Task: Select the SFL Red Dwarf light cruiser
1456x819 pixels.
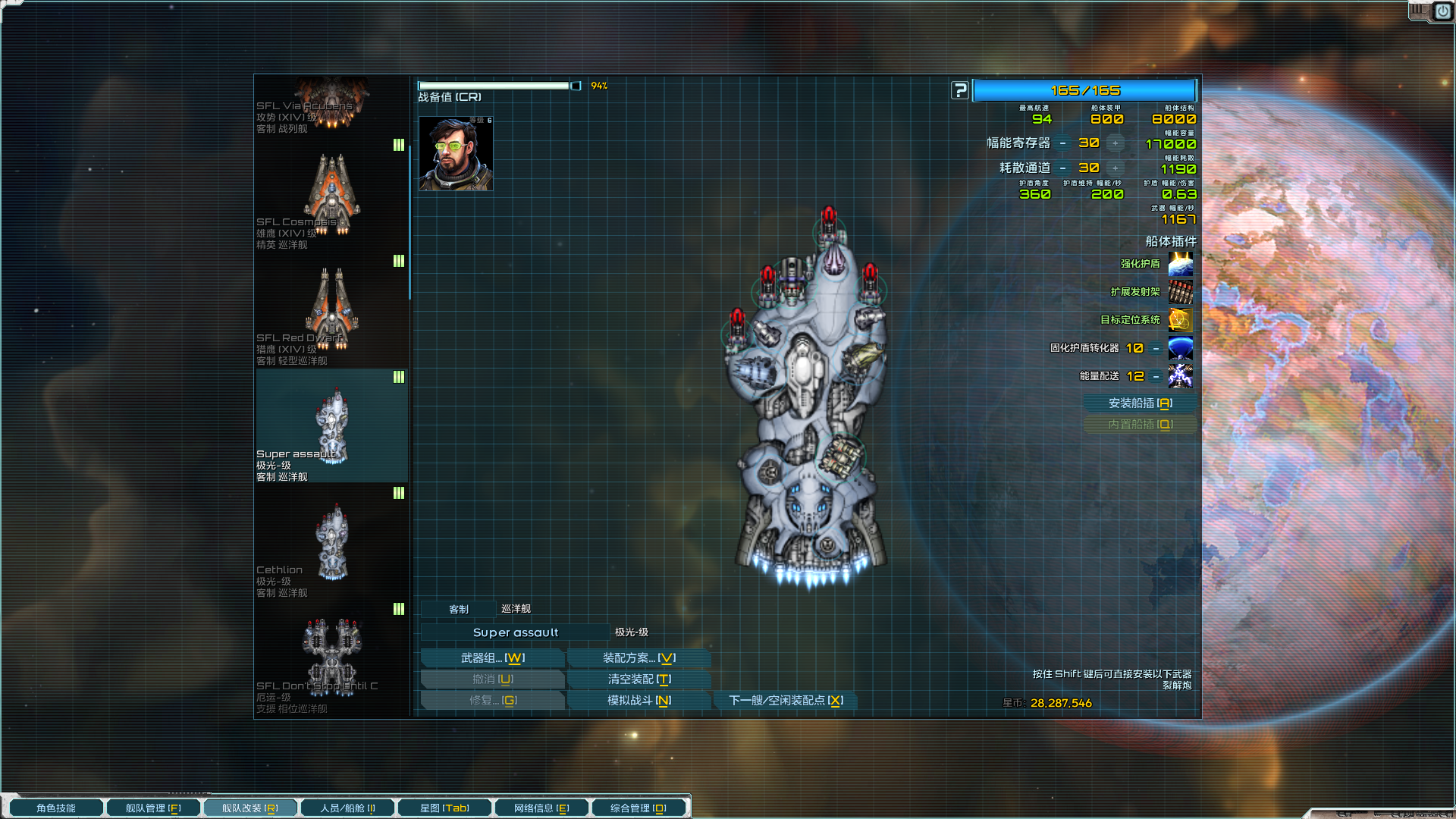Action: click(332, 312)
